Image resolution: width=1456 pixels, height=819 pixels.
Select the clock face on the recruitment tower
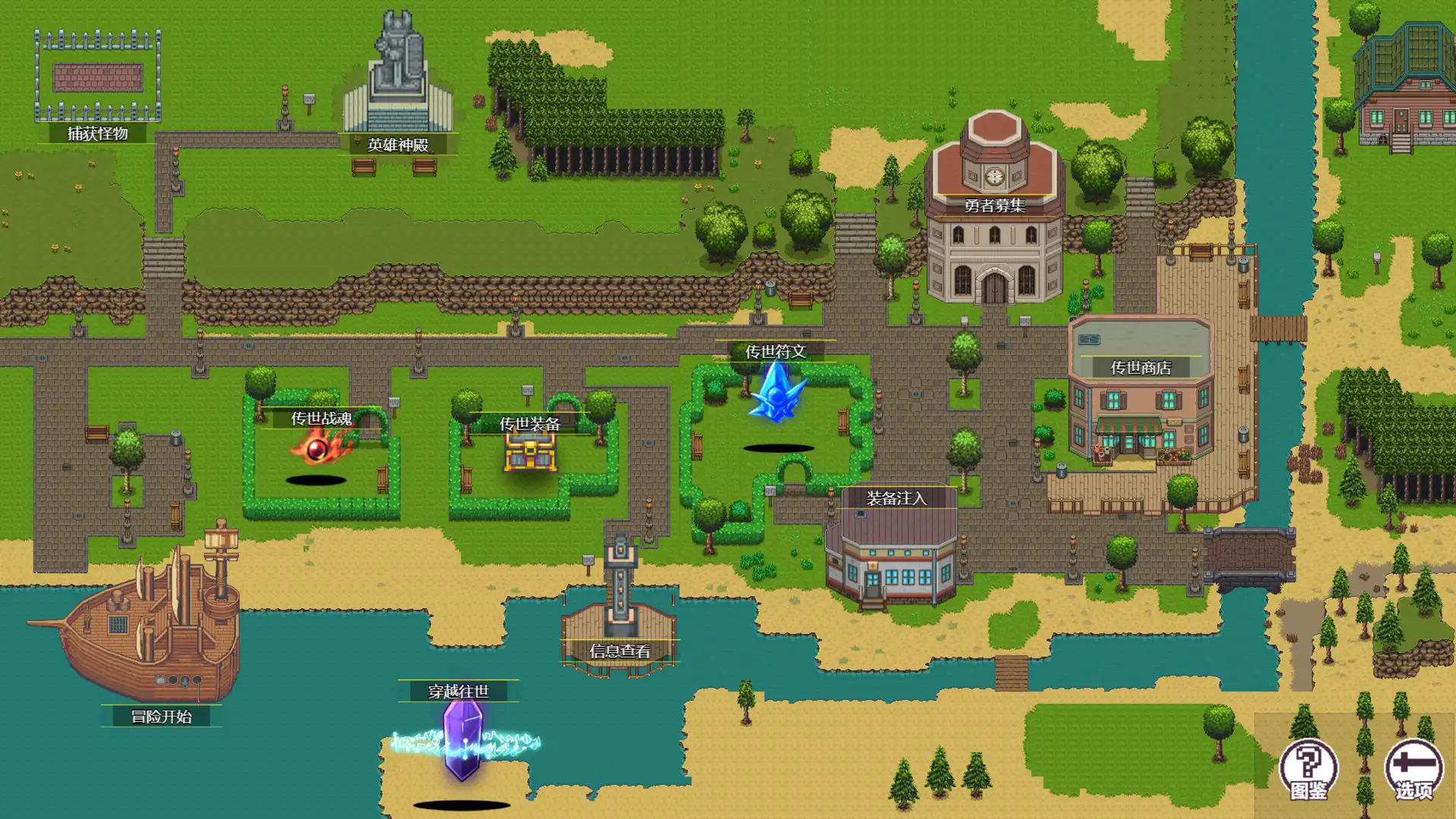(994, 174)
